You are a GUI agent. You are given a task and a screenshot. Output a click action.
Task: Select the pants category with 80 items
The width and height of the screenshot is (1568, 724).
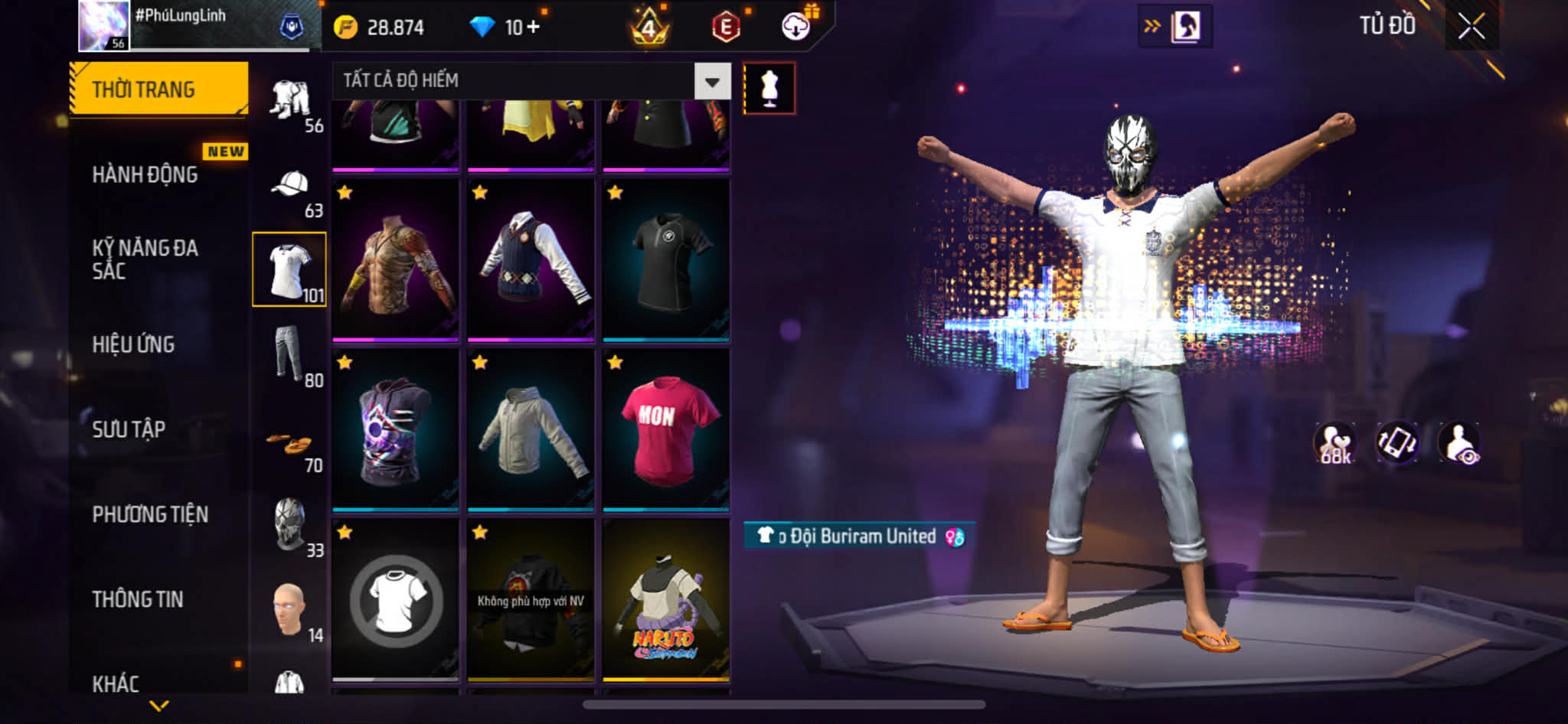coord(289,354)
